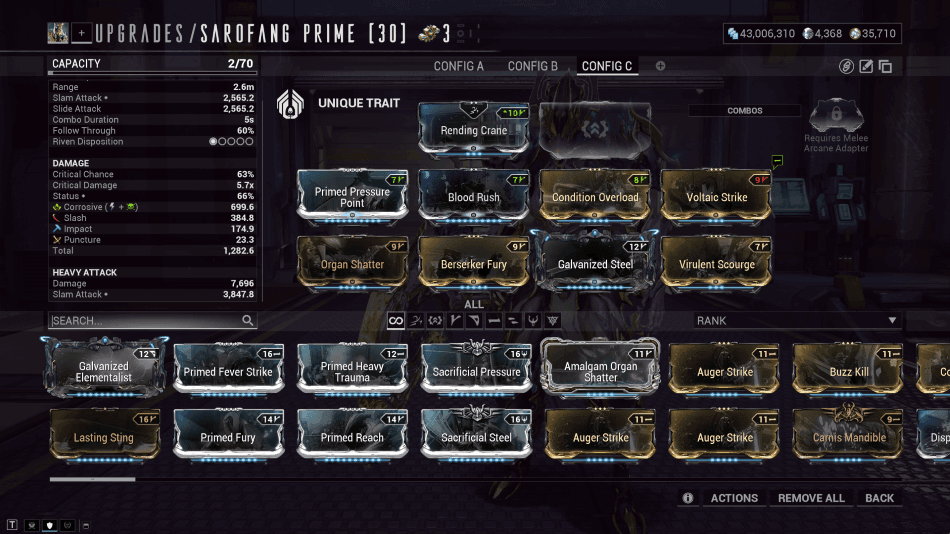Select Primed Fever Strike from inventory

[228, 371]
